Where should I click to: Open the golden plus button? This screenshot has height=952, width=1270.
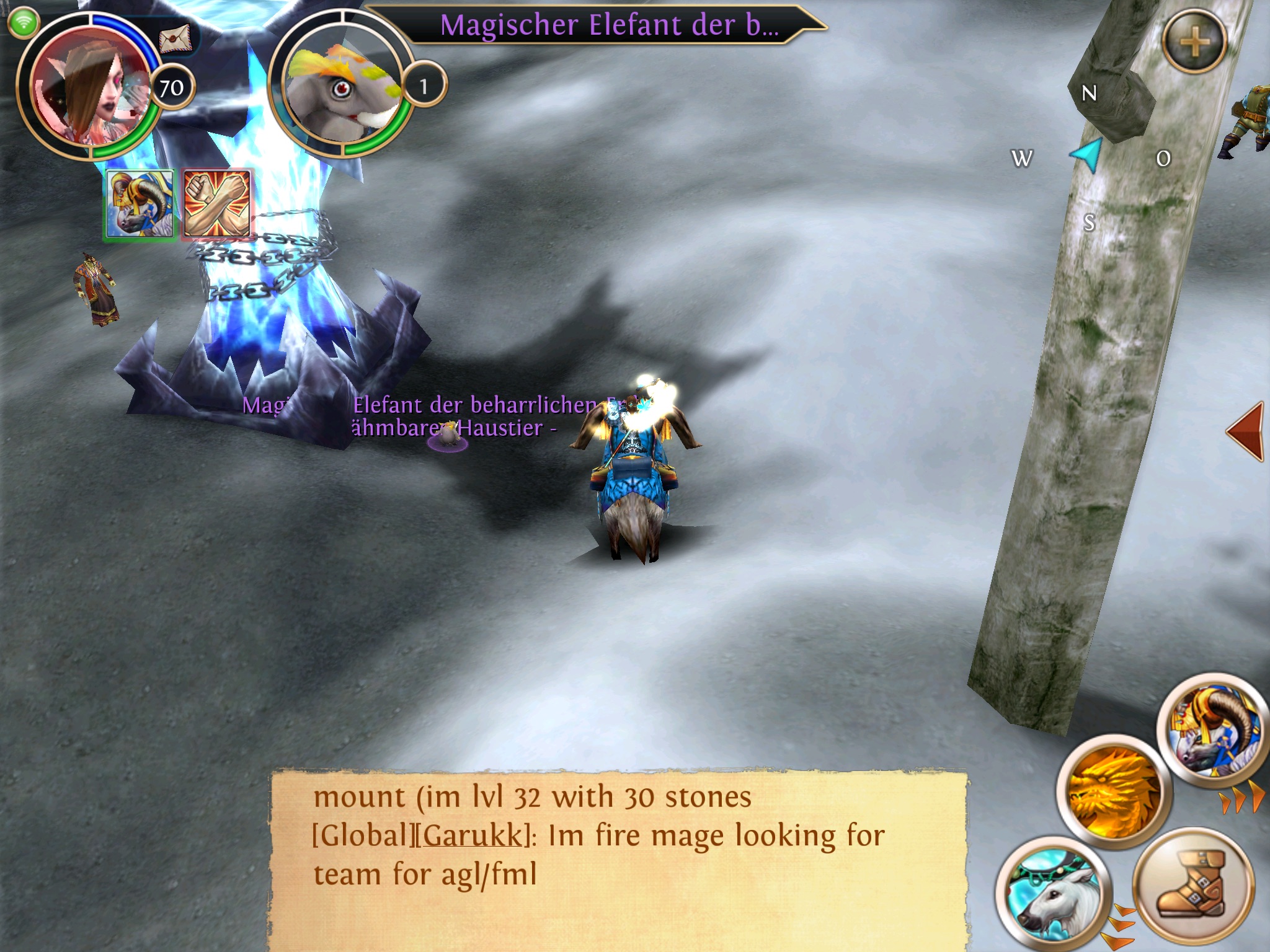(x=1194, y=42)
